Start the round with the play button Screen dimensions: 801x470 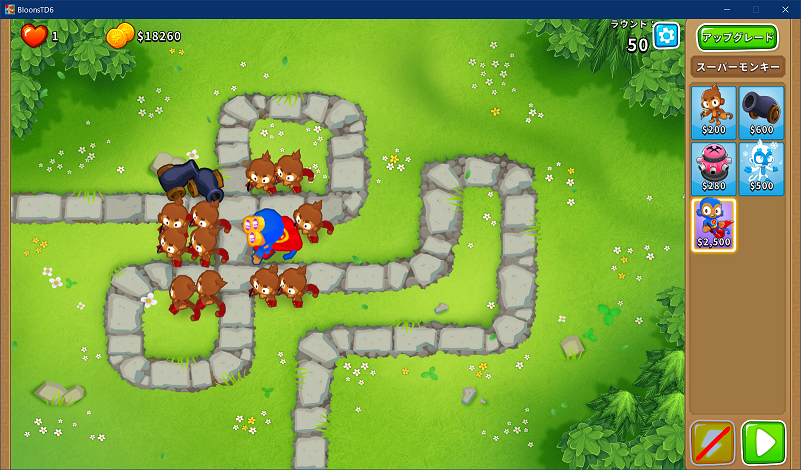click(763, 442)
